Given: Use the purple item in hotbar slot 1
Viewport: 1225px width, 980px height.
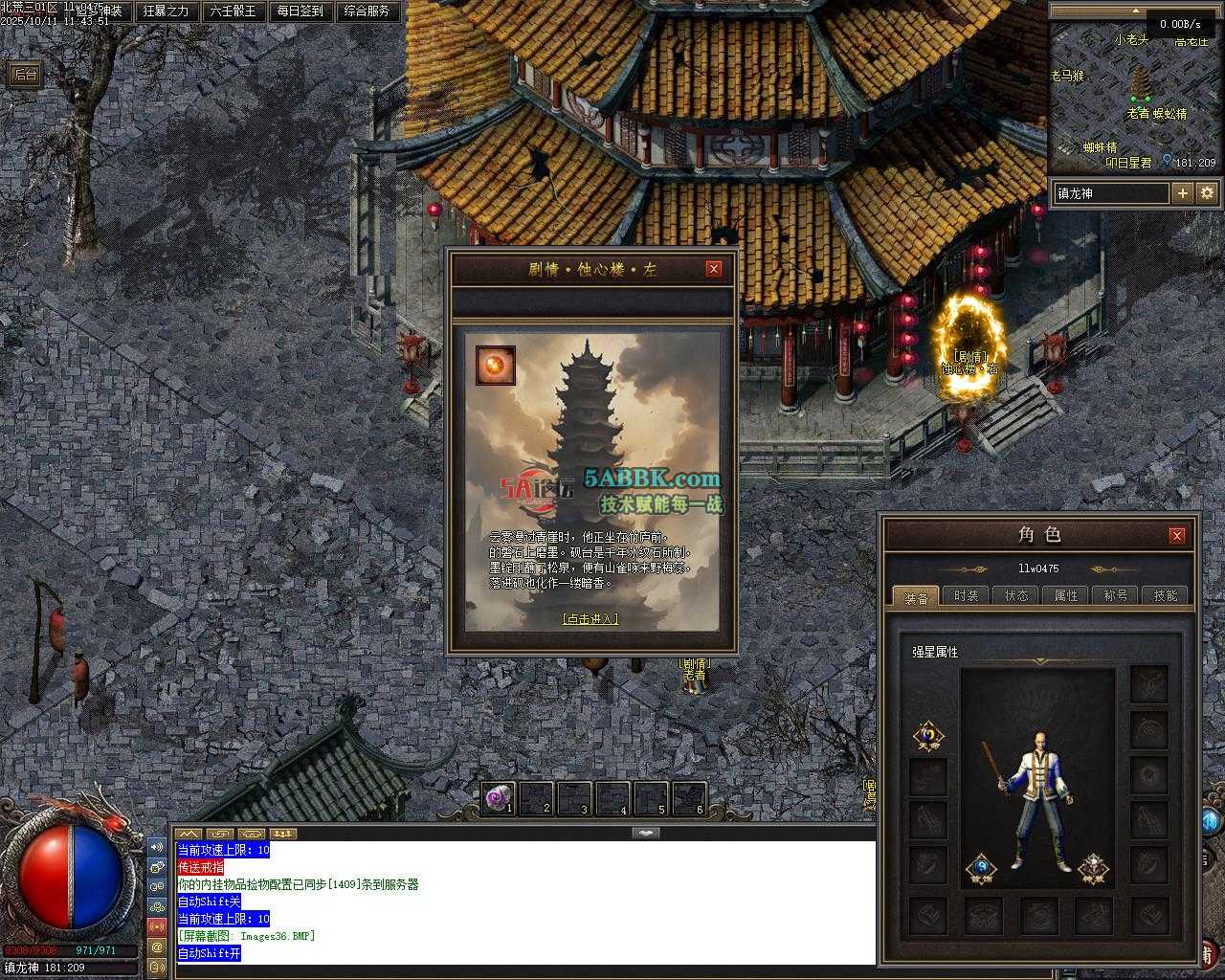Looking at the screenshot, I should click(497, 798).
